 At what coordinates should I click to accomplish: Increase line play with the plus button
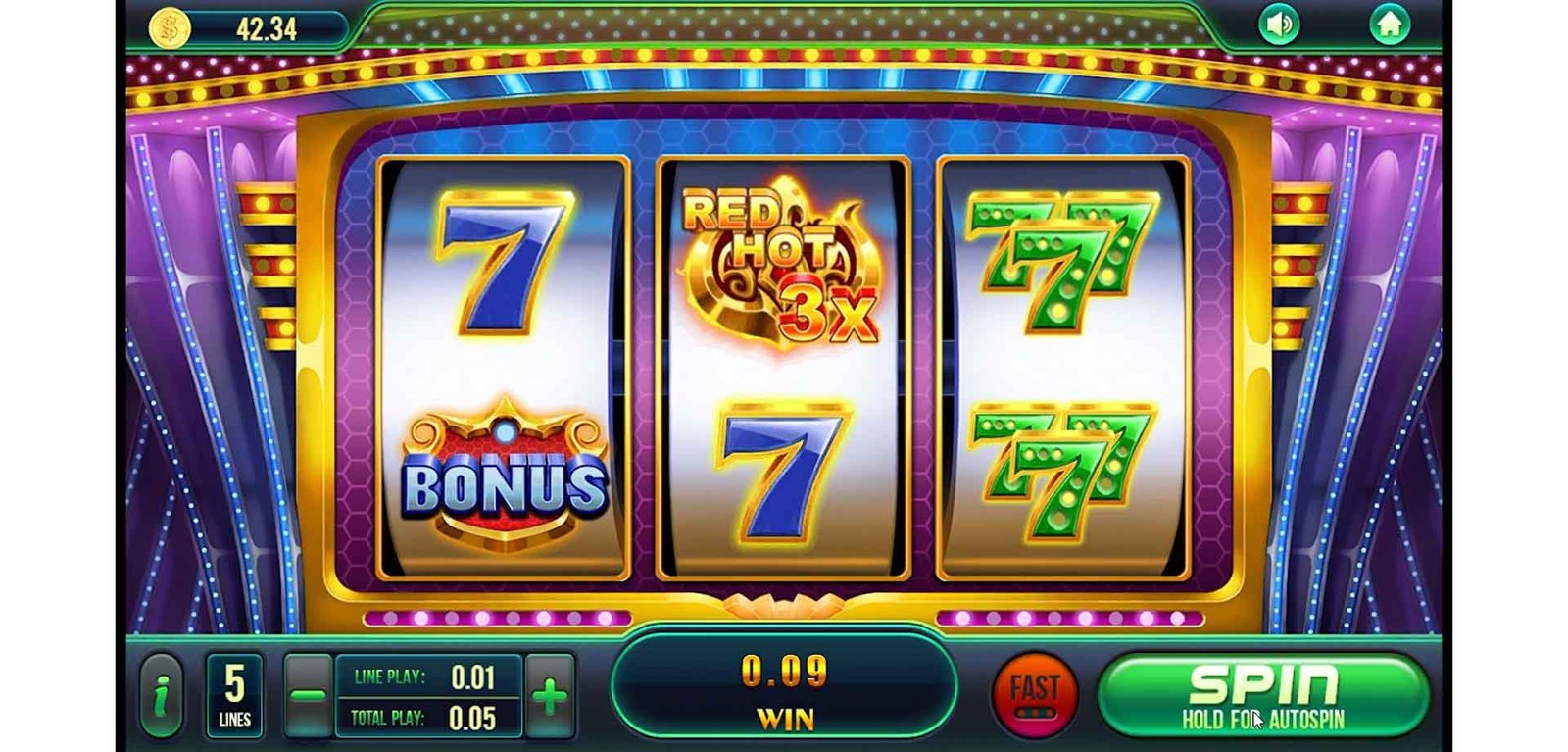pos(550,696)
